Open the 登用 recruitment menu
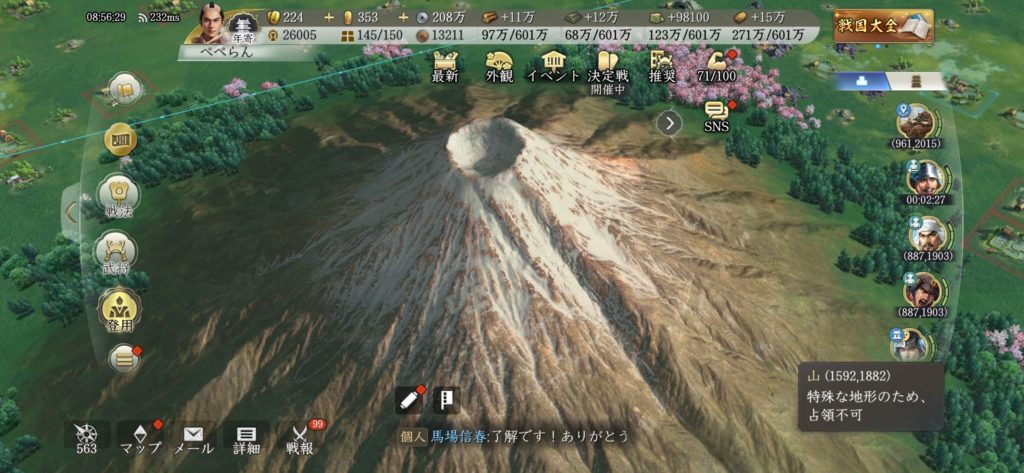This screenshot has width=1024, height=473. 119,311
